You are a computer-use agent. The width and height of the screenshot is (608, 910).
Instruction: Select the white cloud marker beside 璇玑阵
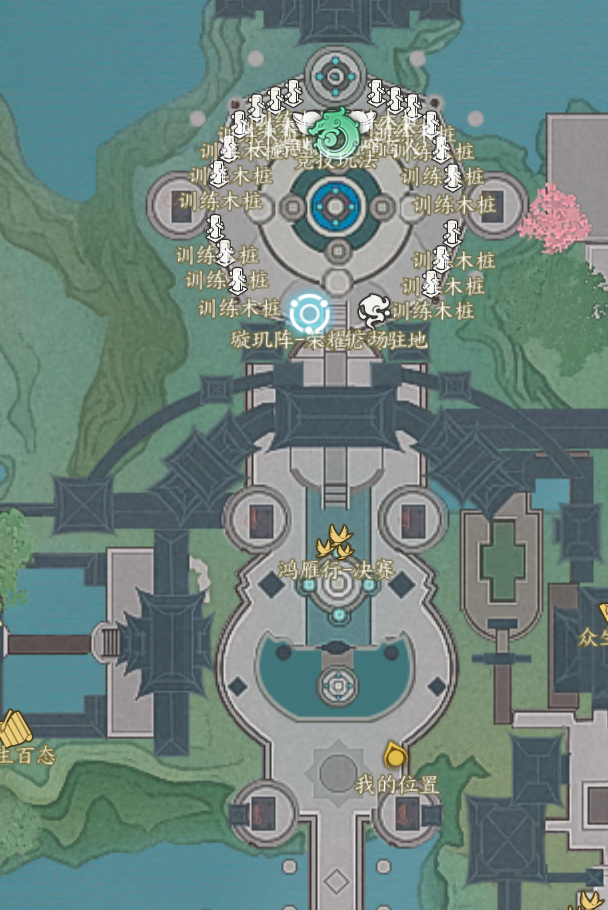click(x=375, y=310)
